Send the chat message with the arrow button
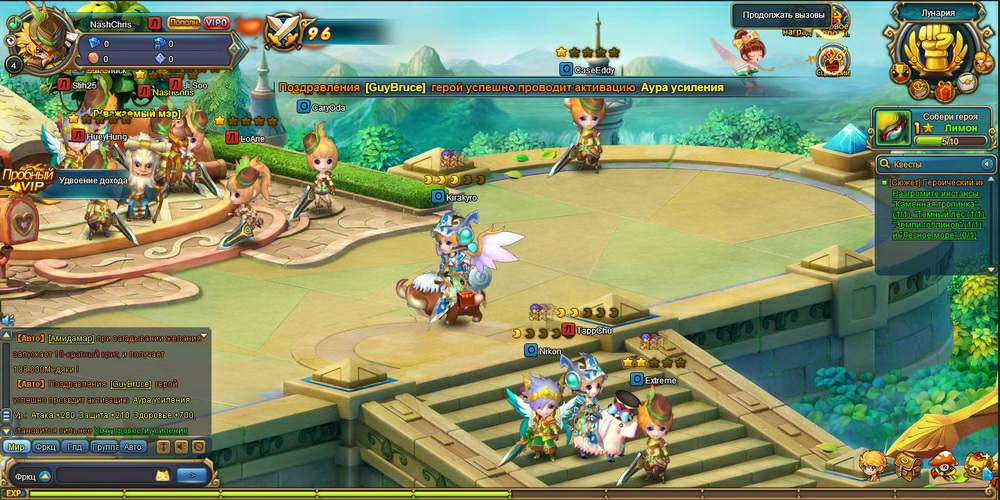Viewport: 1000px width, 500px height. pyautogui.click(x=192, y=476)
